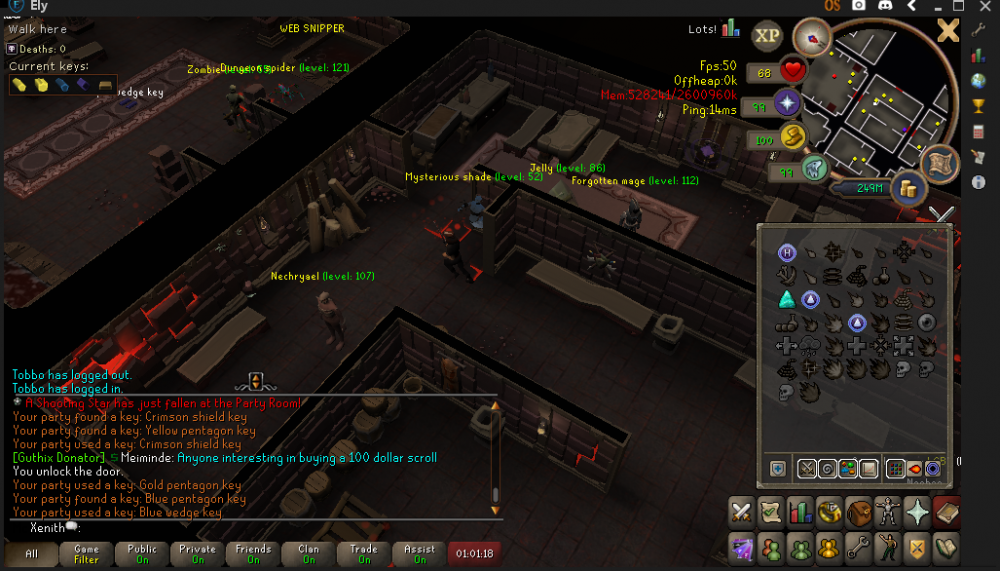
Task: Cast the home teleport spell
Action: click(787, 253)
